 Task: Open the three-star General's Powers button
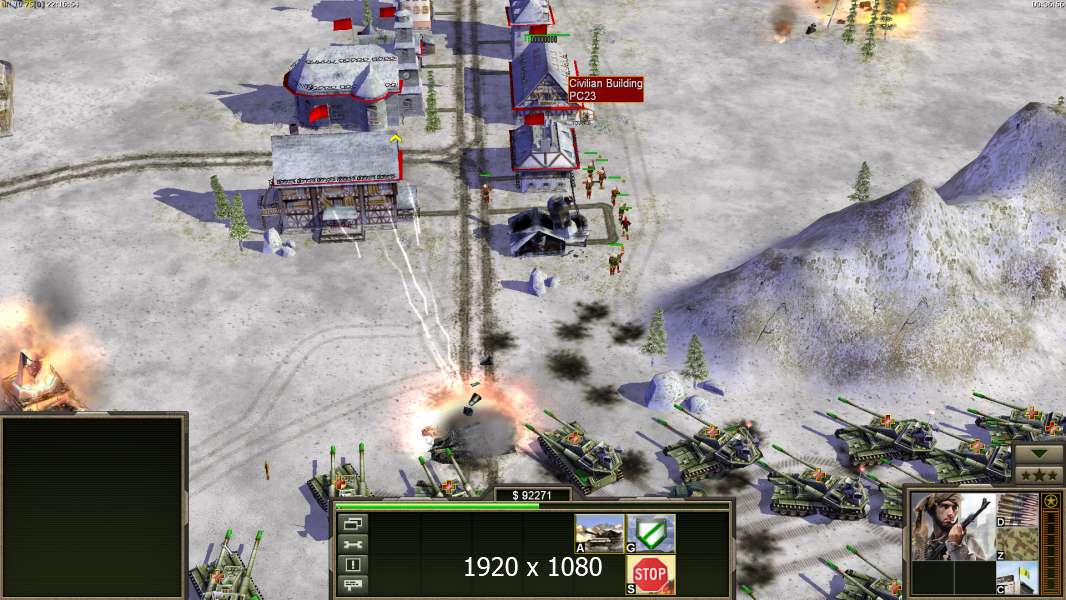click(1039, 472)
